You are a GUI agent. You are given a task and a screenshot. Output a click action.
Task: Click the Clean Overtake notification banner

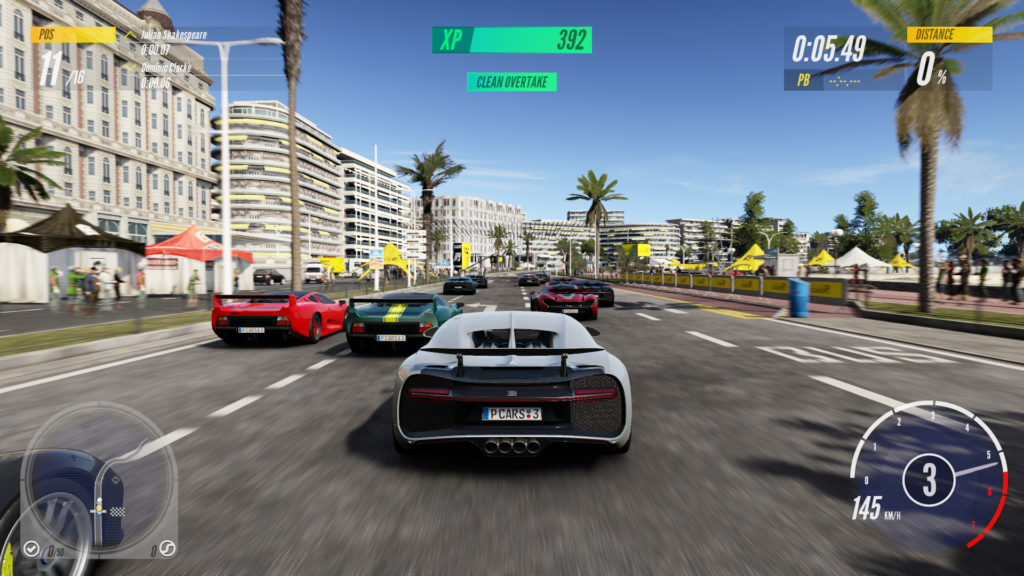[511, 82]
